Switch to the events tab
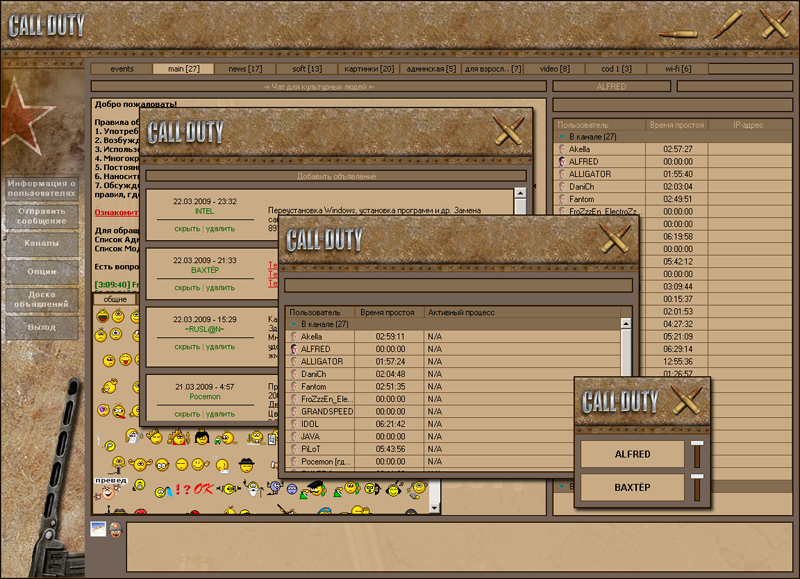This screenshot has width=800, height=579. 122,69
